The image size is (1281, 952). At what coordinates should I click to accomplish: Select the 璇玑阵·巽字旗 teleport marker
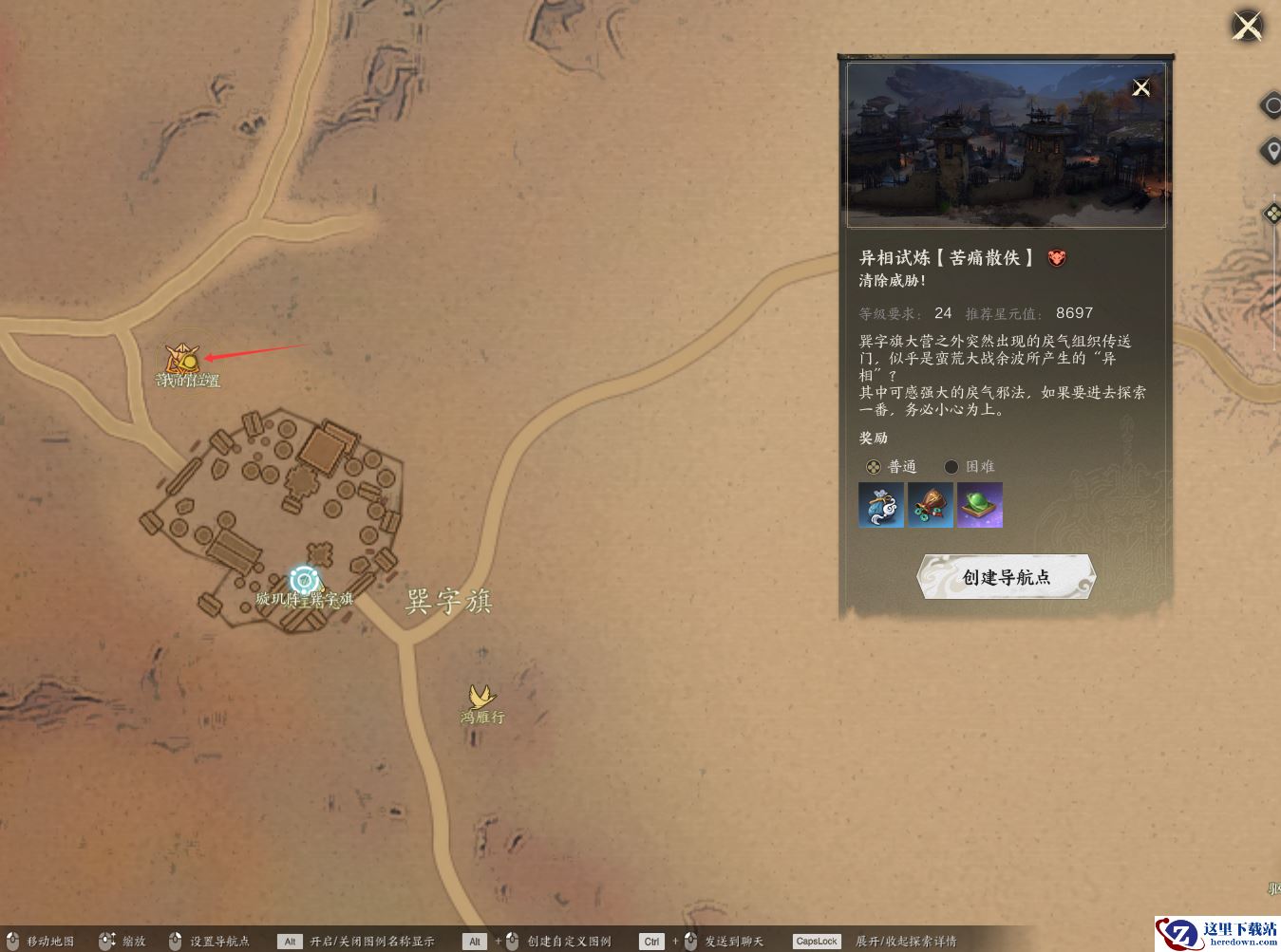(x=304, y=580)
